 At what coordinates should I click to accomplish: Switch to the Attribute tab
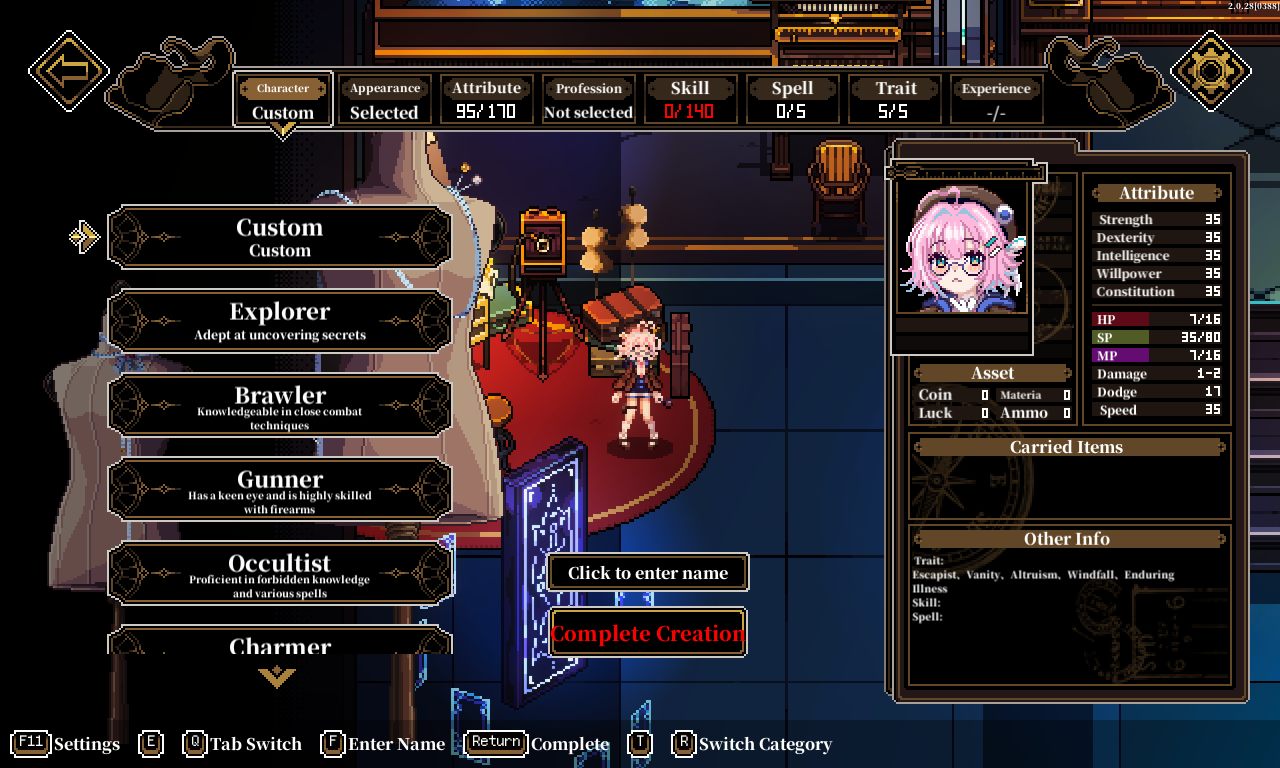pos(486,100)
